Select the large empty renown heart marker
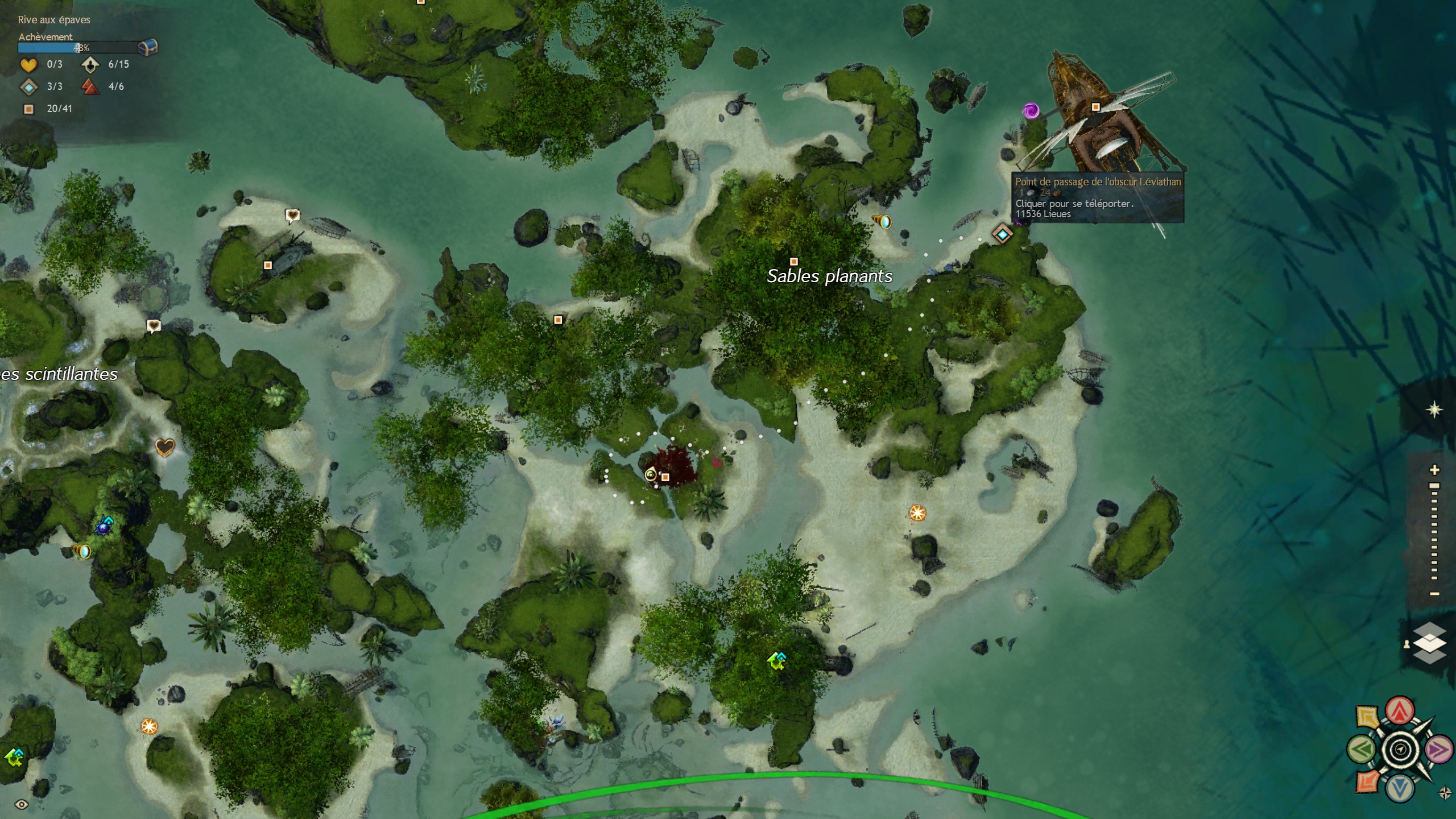This screenshot has width=1456, height=819. (x=165, y=448)
